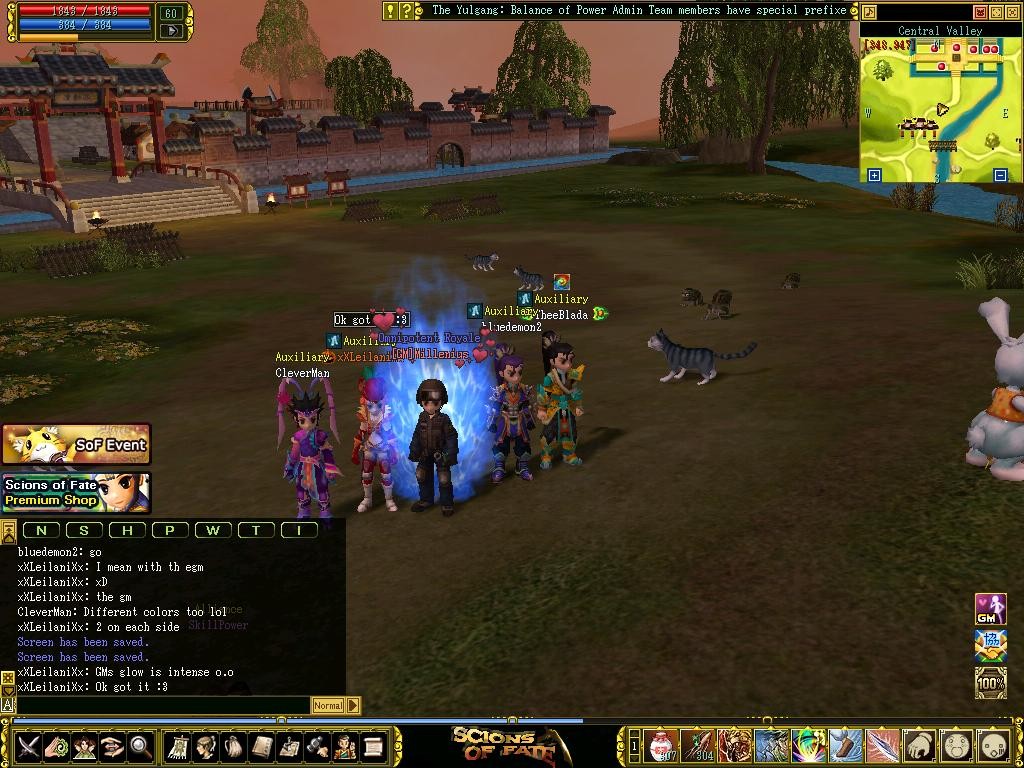Open the SoF Event banner
This screenshot has height=768, width=1024.
click(x=76, y=444)
